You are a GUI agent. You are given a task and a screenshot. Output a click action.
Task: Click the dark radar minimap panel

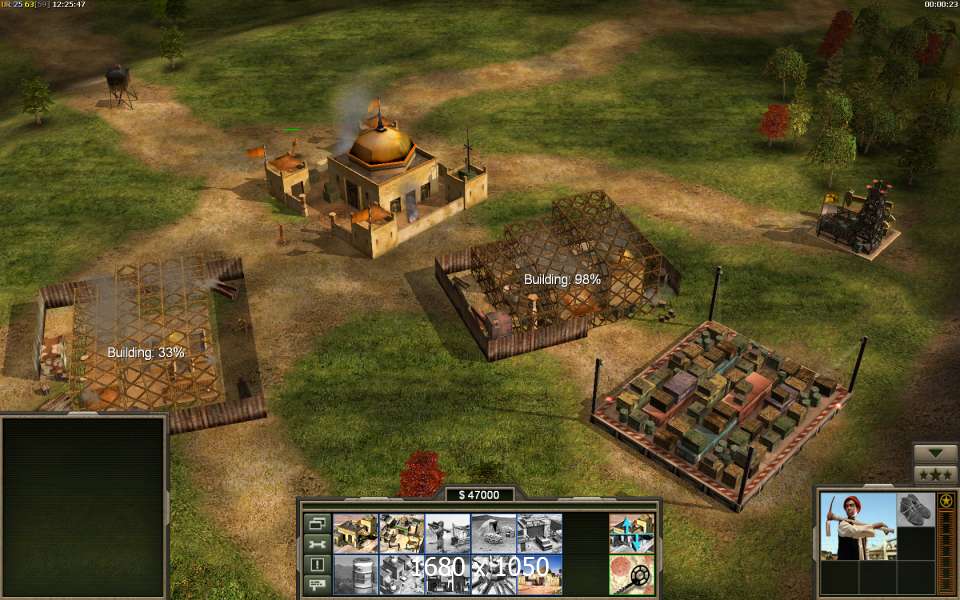(83, 506)
